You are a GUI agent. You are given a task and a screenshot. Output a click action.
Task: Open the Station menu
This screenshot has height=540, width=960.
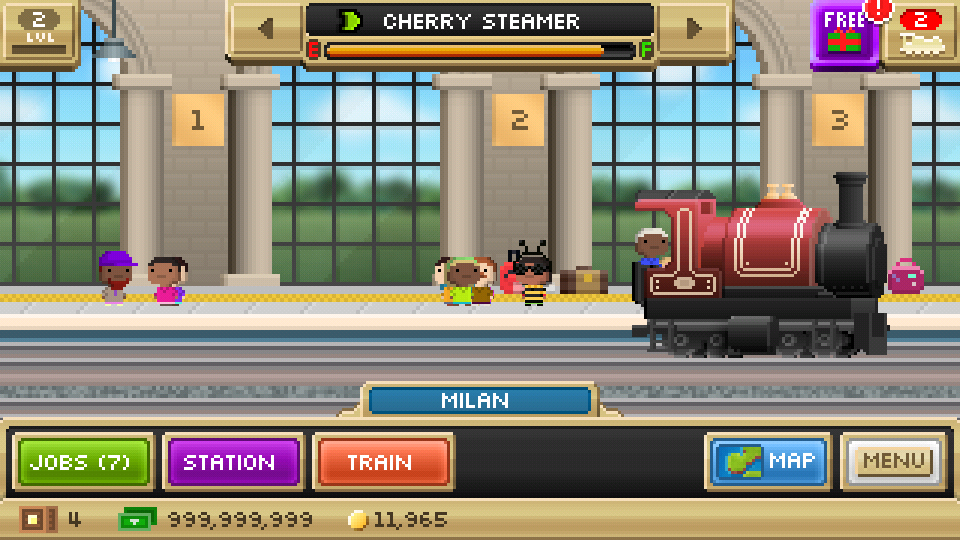coord(231,462)
